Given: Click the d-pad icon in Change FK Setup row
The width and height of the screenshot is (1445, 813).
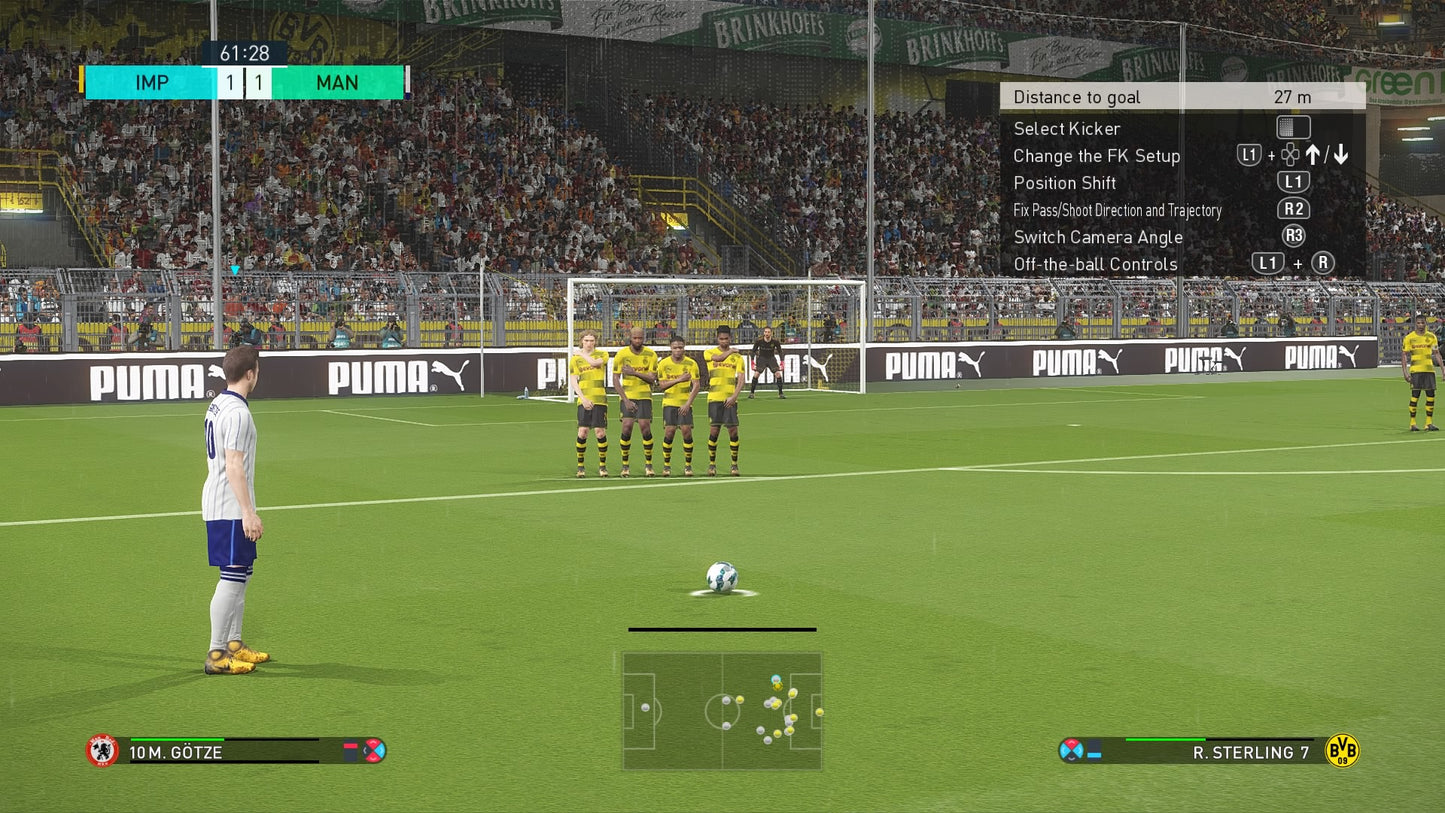Looking at the screenshot, I should (x=1288, y=155).
